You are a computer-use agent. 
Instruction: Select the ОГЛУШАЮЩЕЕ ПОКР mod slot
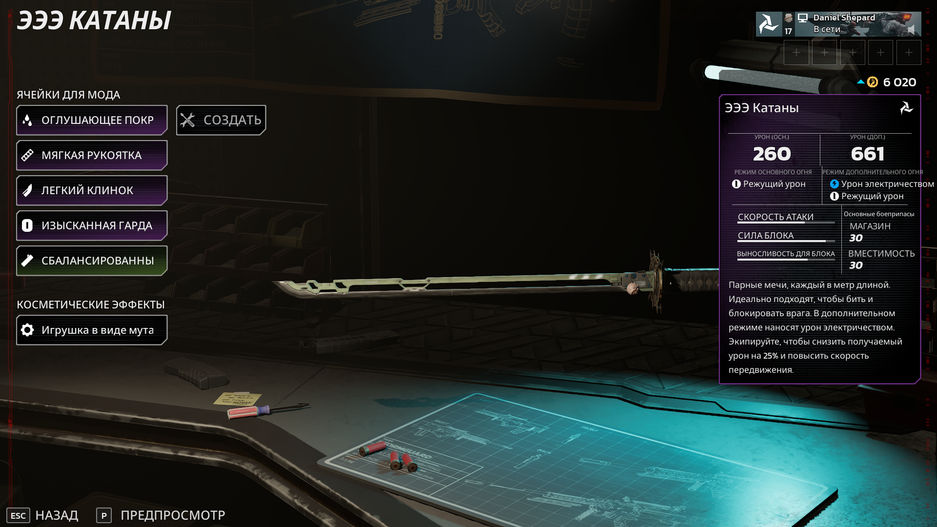coord(92,120)
